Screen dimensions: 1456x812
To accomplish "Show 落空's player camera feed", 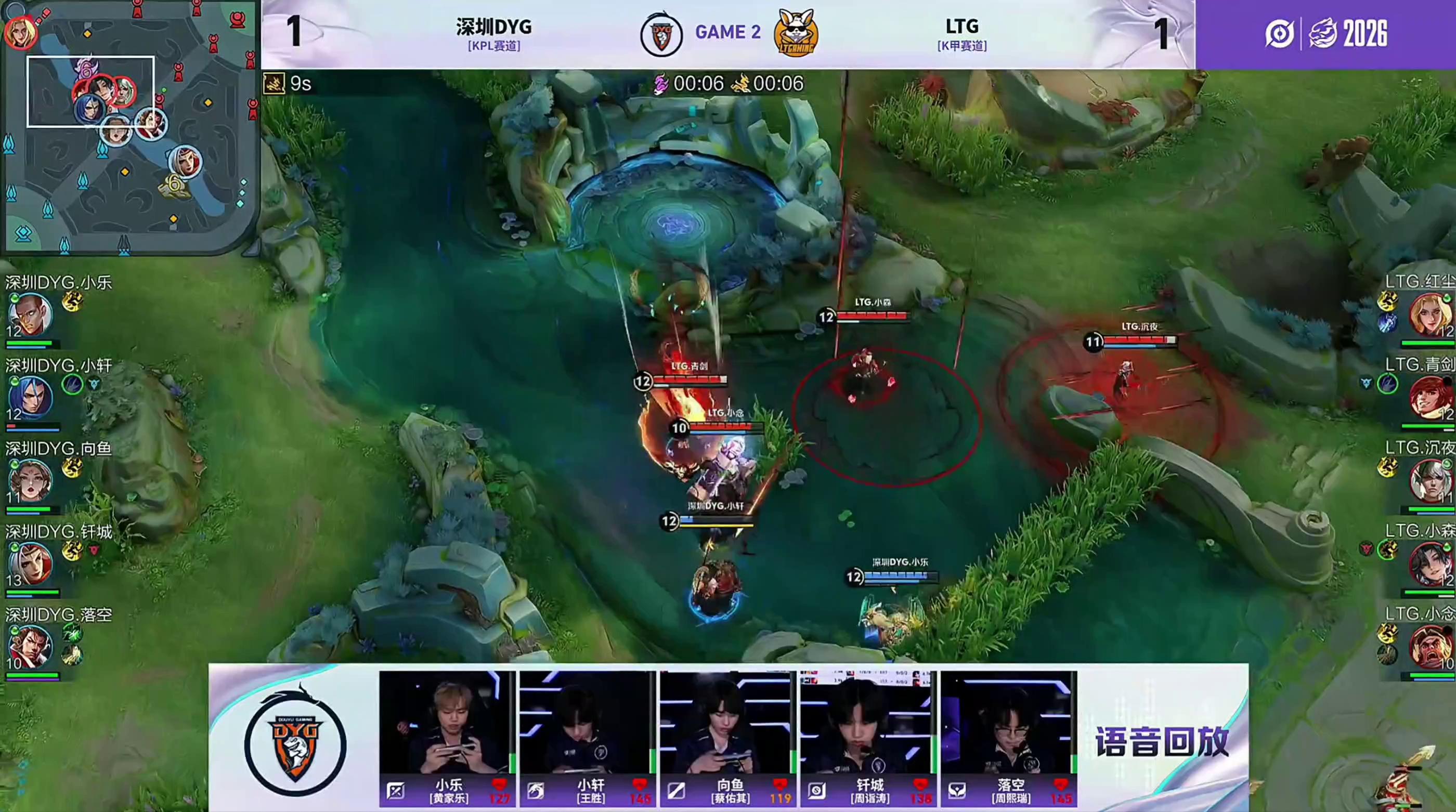I will [x=1009, y=722].
